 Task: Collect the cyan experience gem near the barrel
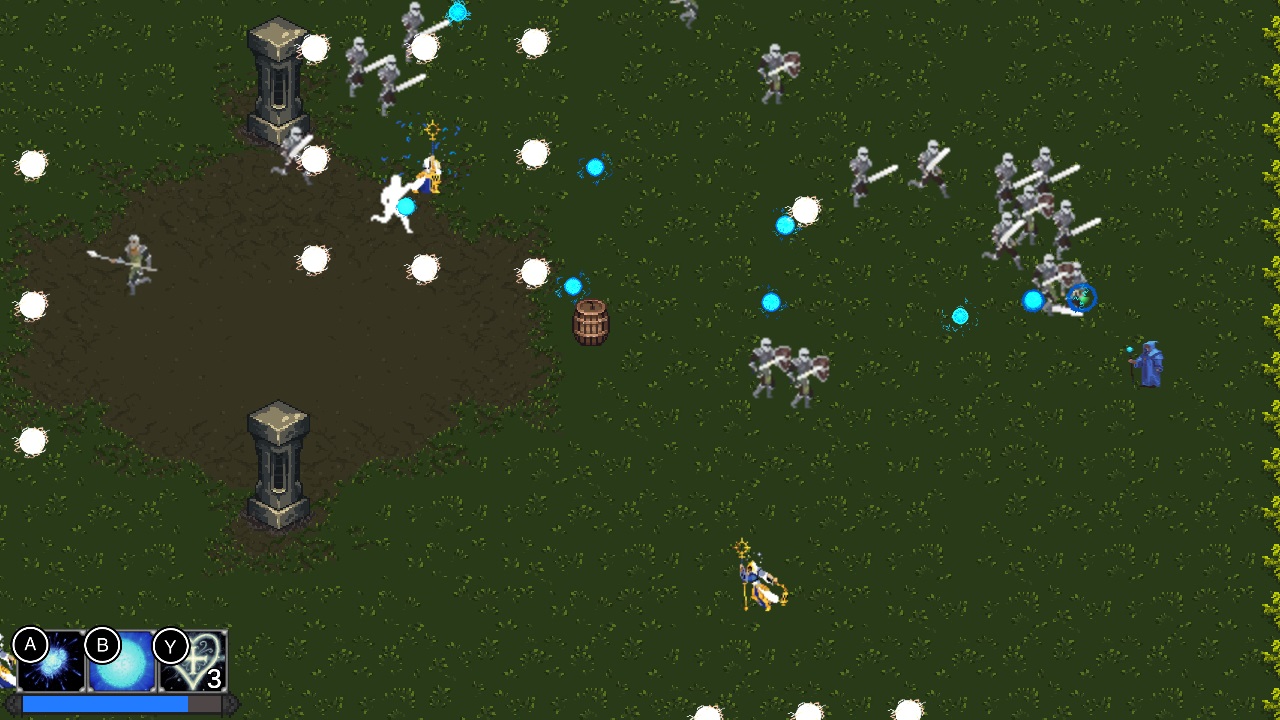[573, 286]
